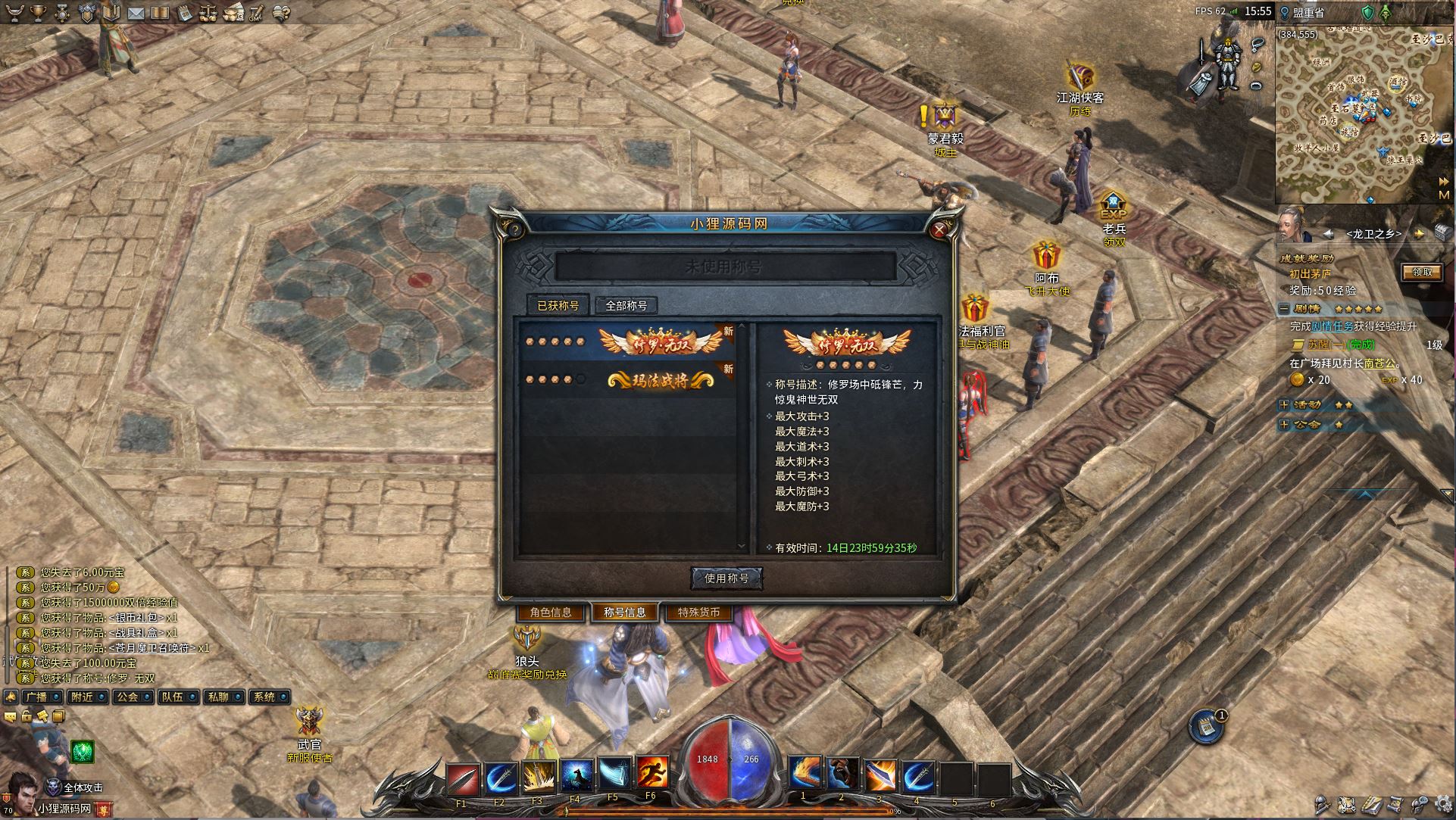Open the gold trophy menu icon
This screenshot has width=1456, height=820.
click(x=39, y=13)
